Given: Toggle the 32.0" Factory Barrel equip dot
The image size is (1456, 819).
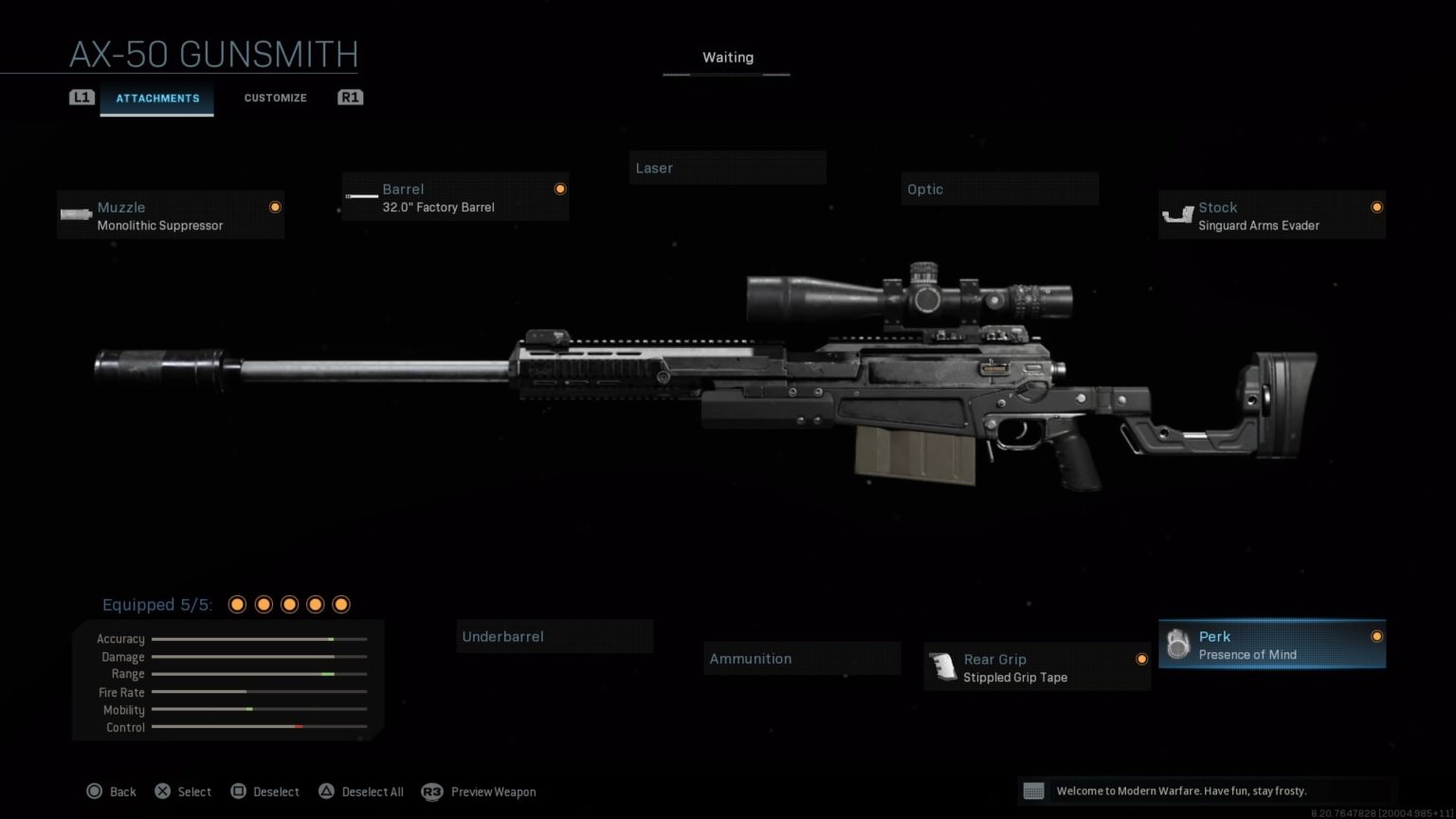Looking at the screenshot, I should point(560,188).
